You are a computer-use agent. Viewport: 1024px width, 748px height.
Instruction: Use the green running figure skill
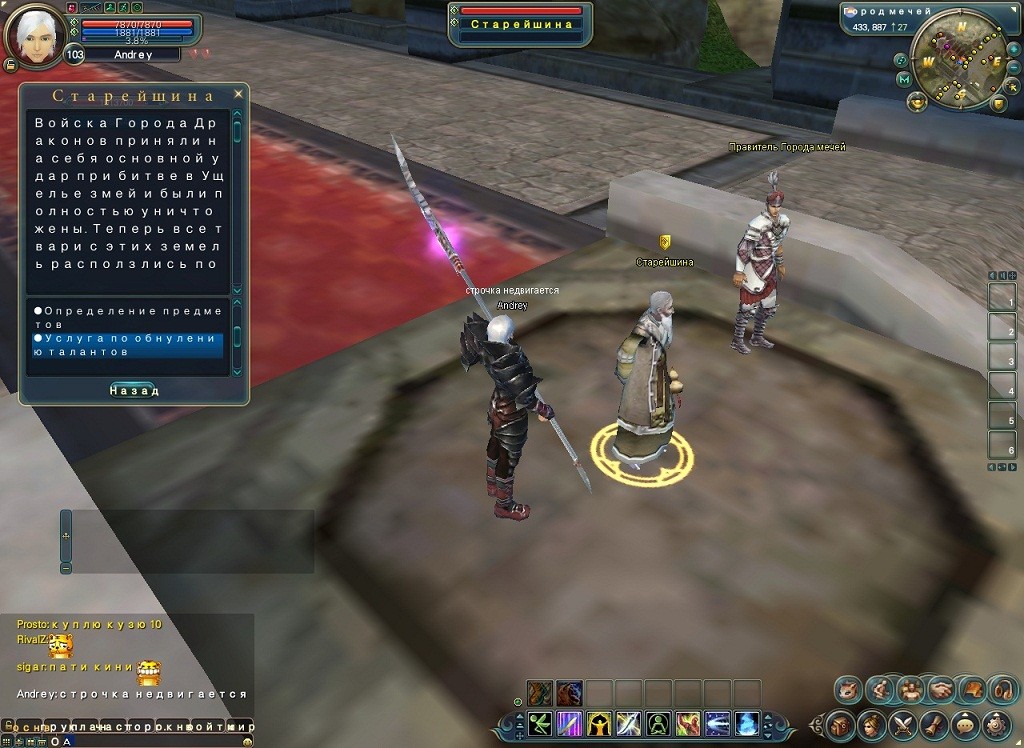point(541,723)
